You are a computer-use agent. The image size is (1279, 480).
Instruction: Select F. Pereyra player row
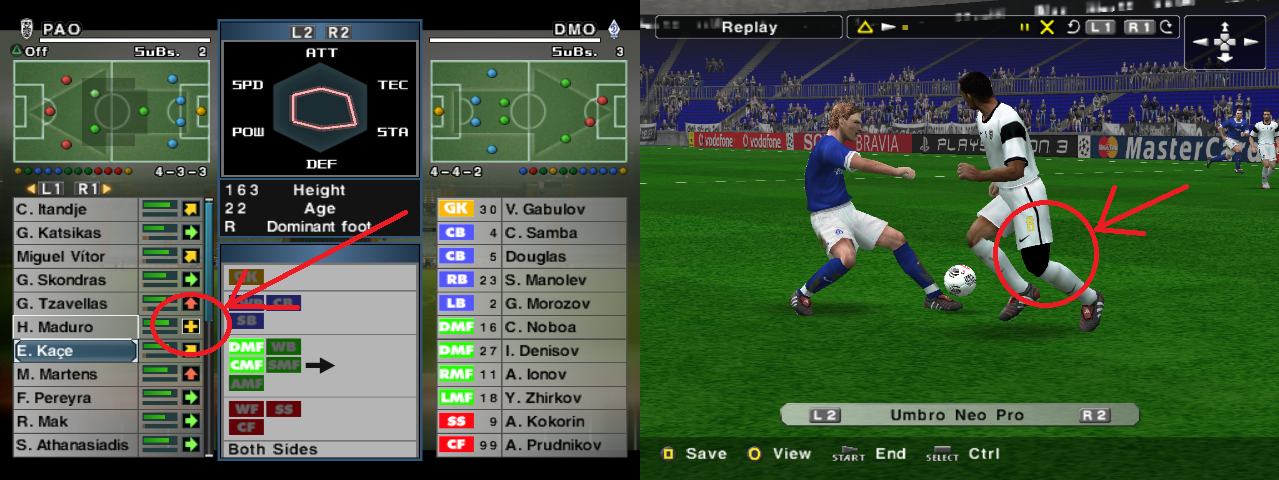75,398
